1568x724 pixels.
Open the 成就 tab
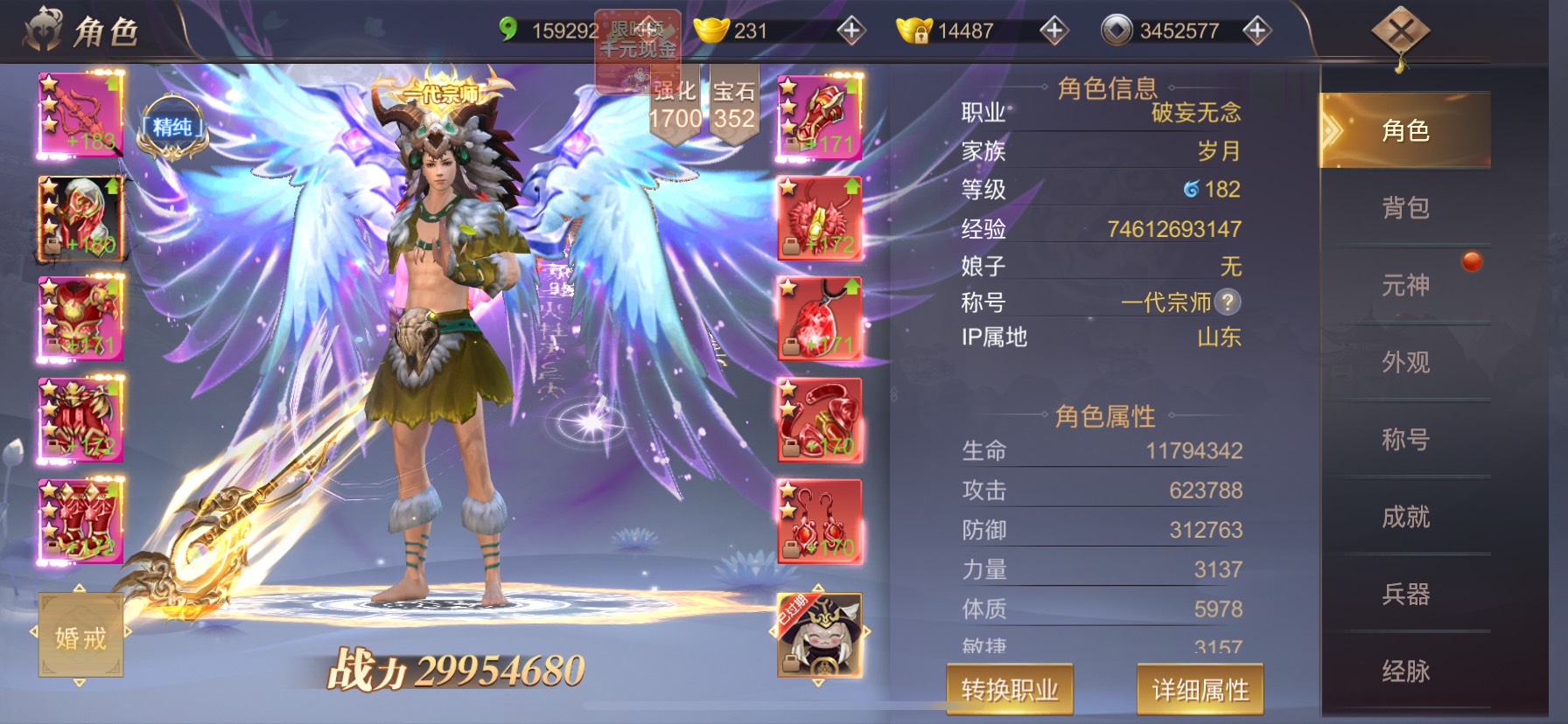(1405, 517)
